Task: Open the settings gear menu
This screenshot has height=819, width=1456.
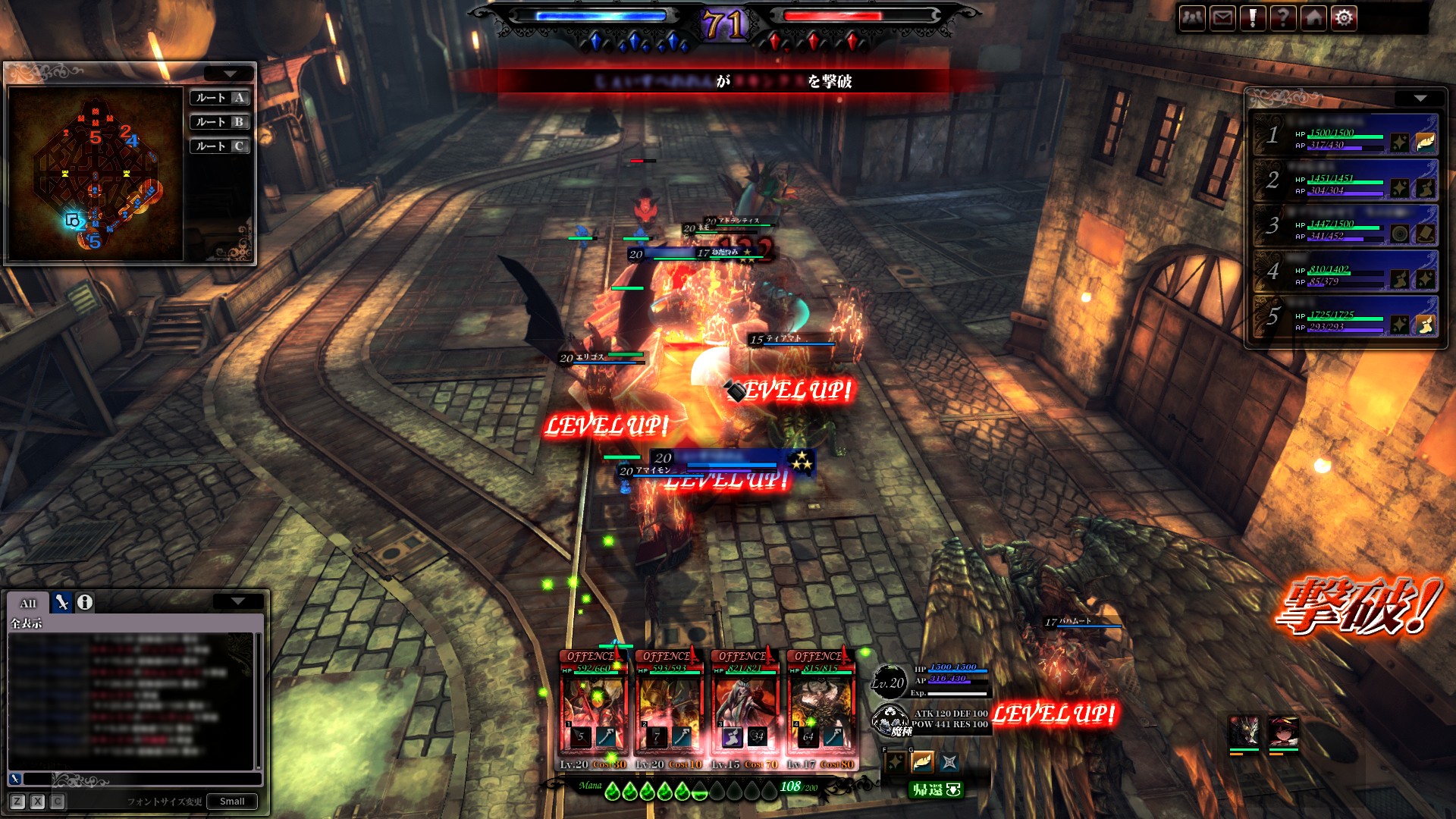Action: (1344, 18)
